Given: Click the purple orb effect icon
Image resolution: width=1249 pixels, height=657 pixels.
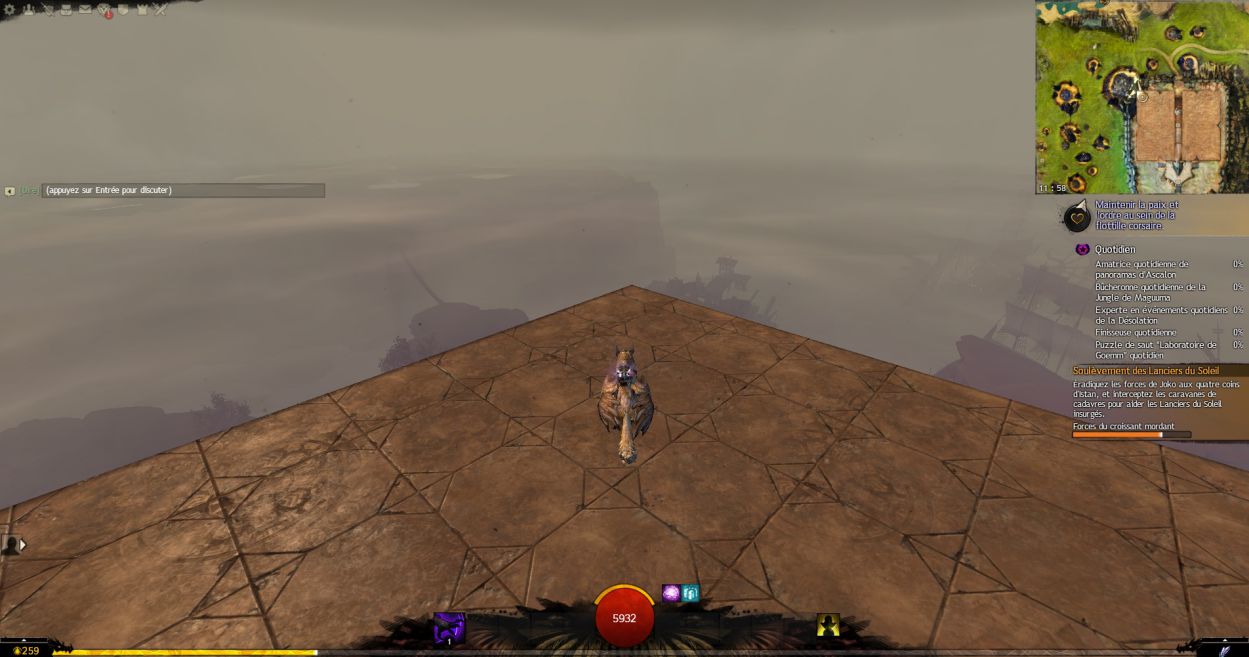Looking at the screenshot, I should coord(671,593).
